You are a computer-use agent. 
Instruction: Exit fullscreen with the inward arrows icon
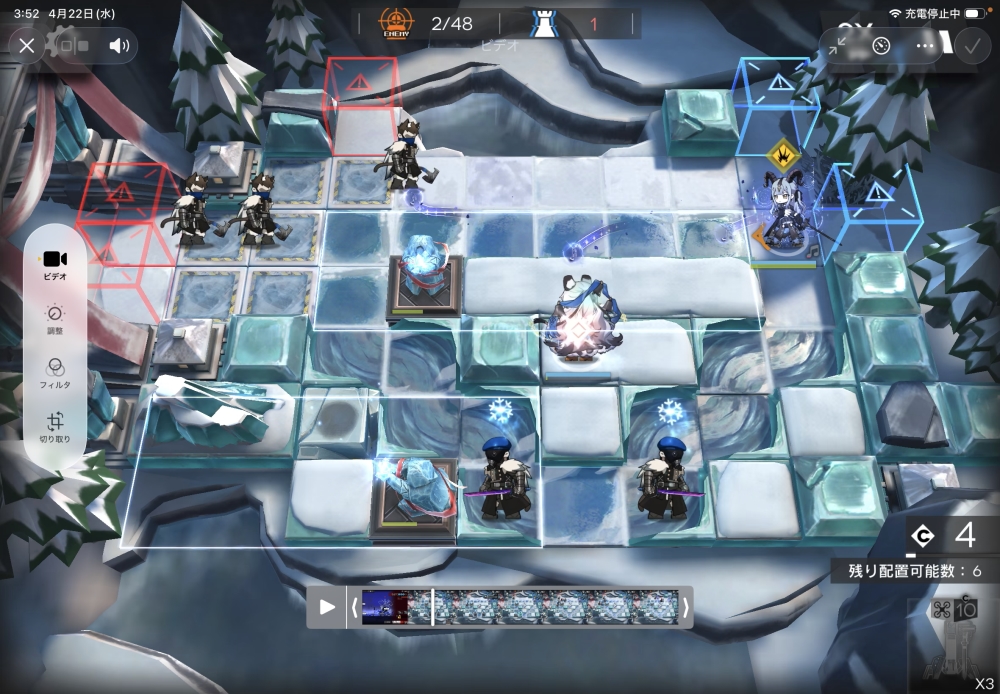coord(838,45)
